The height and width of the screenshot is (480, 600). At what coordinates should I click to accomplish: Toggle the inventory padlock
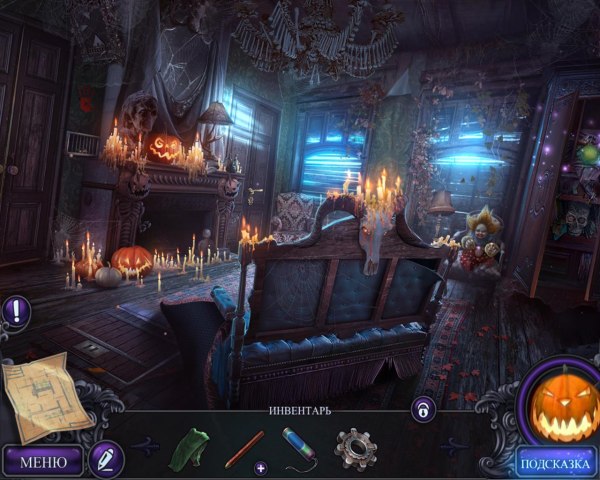[423, 408]
